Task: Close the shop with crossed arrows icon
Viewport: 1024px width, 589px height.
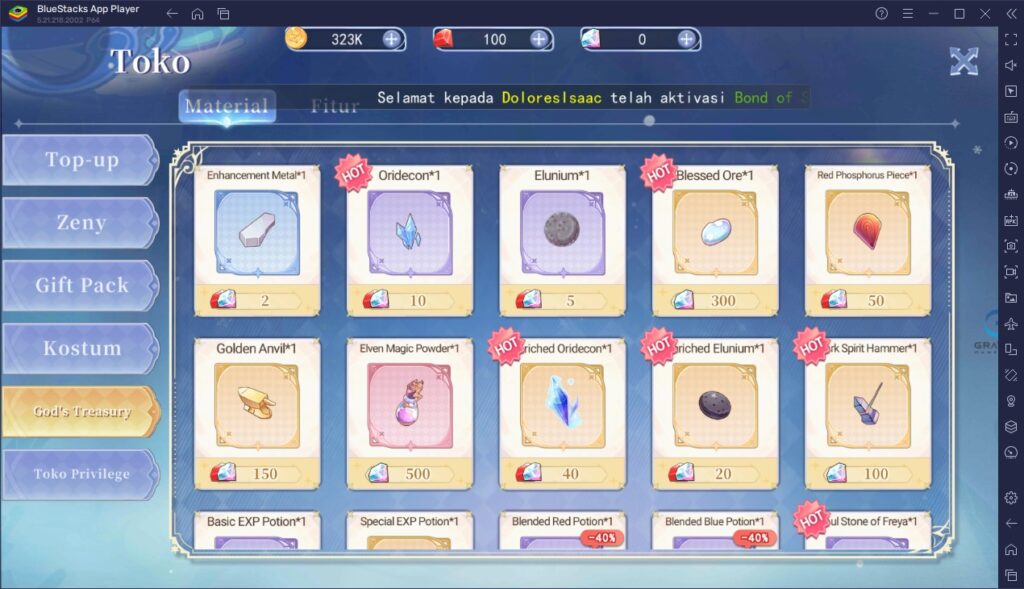Action: [963, 61]
